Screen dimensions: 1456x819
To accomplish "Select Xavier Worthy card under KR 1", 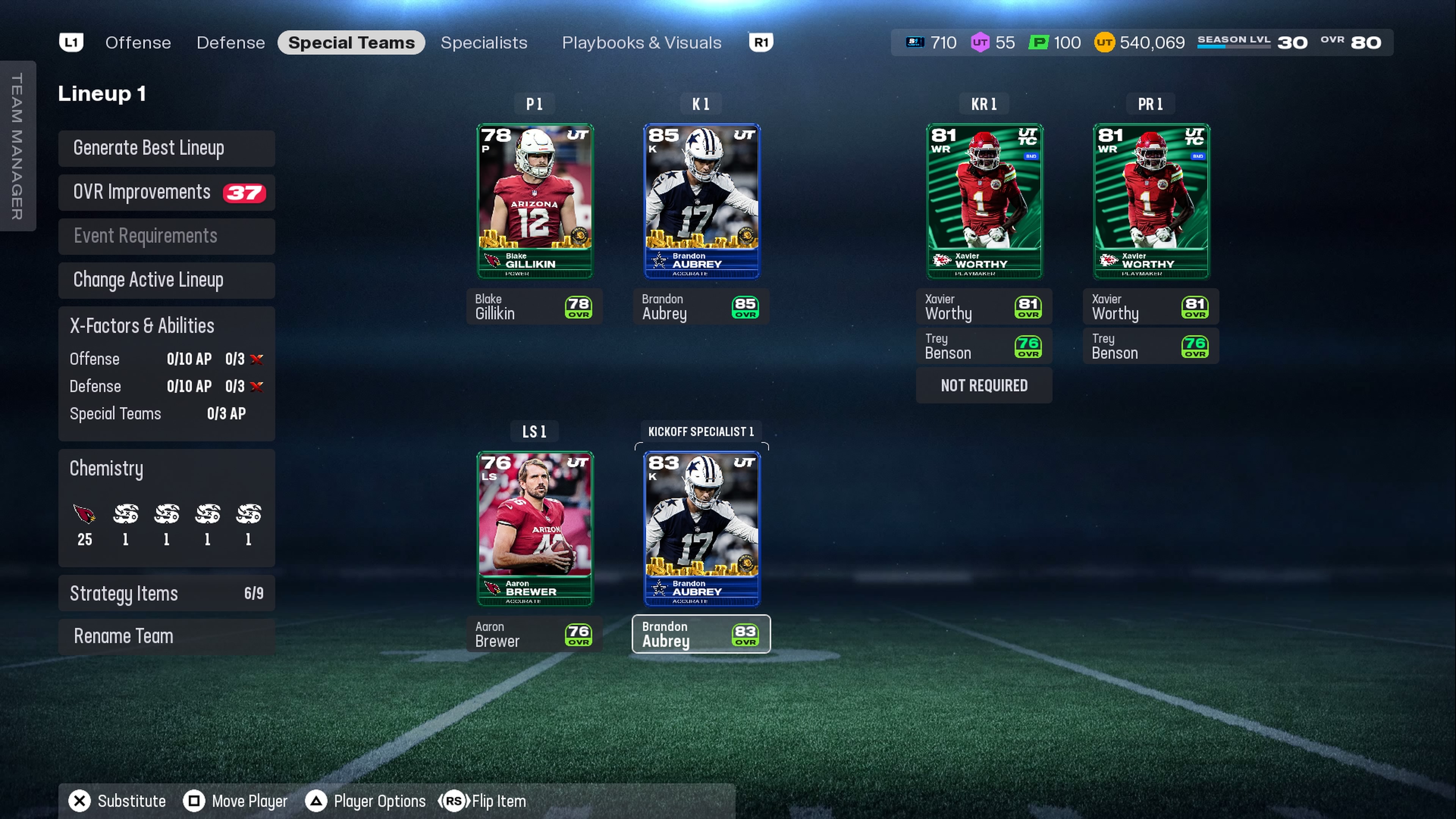I will pos(984,201).
